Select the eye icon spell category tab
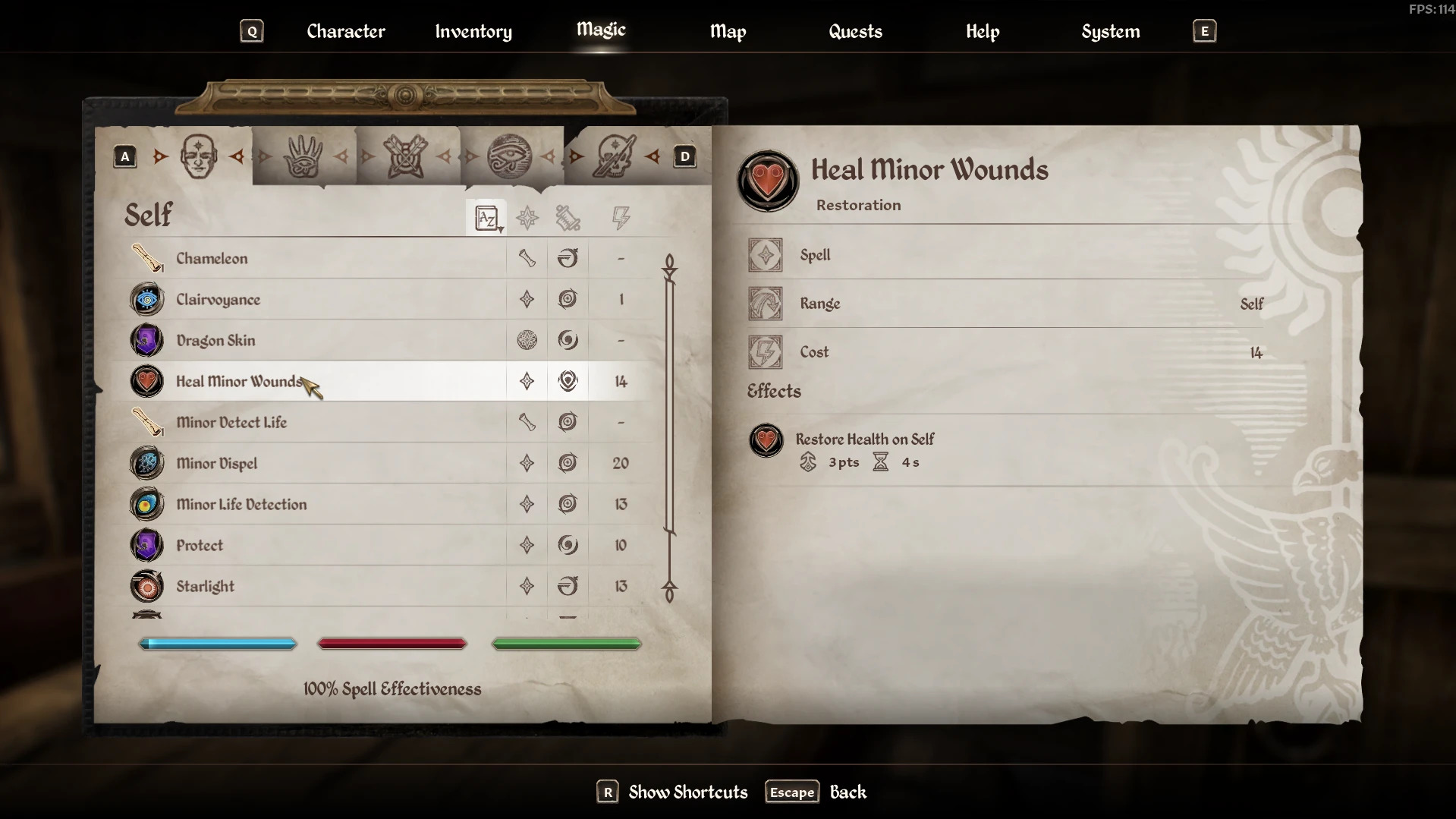1456x819 pixels. [x=509, y=156]
